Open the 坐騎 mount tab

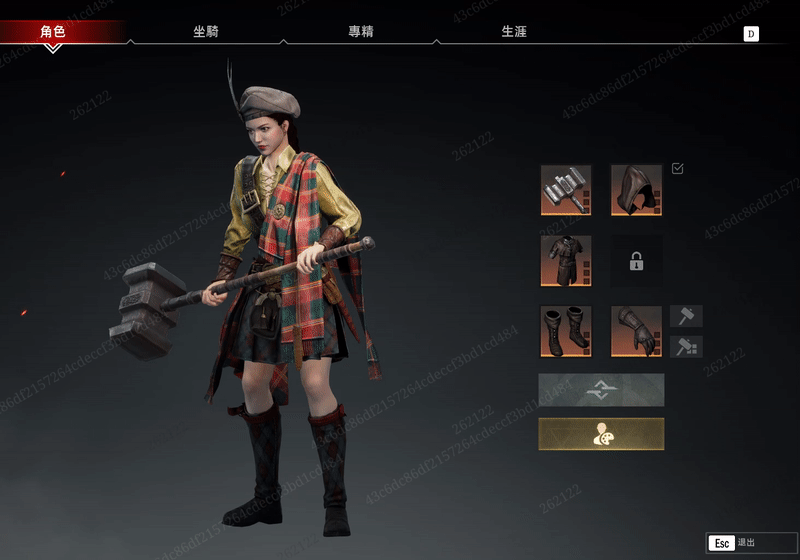(x=206, y=32)
